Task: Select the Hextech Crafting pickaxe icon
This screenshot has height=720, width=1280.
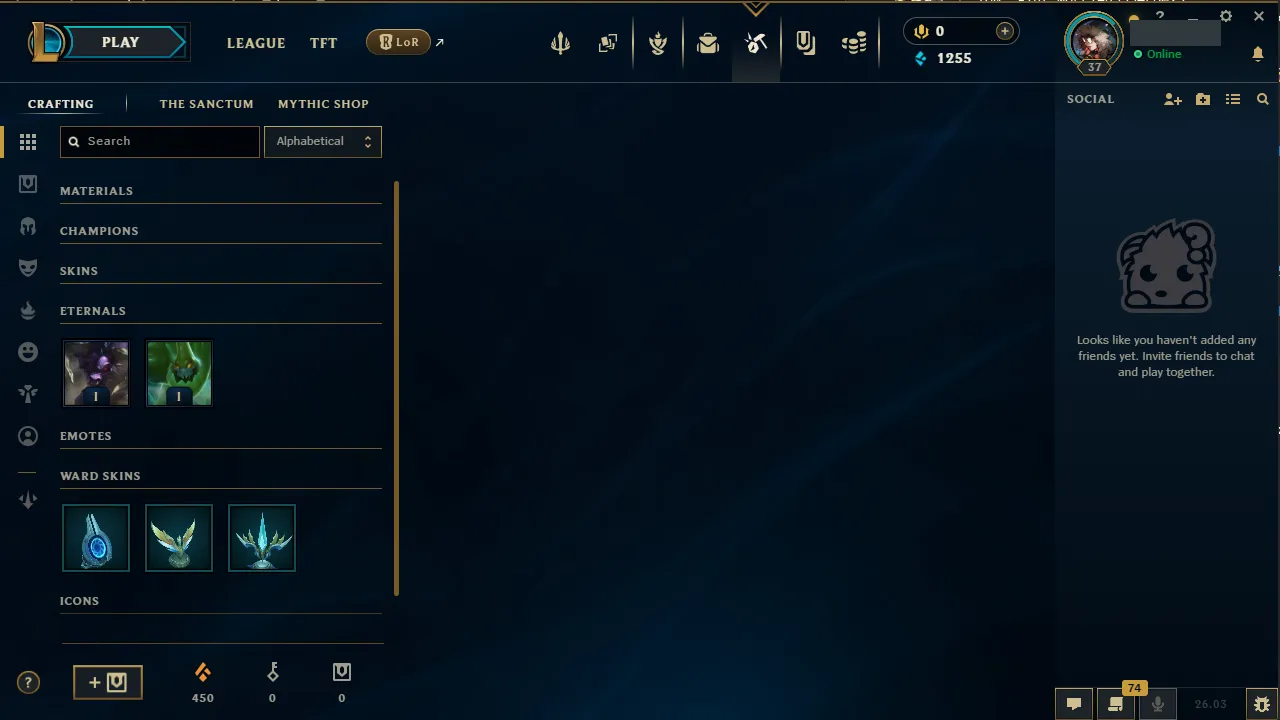Action: 756,42
